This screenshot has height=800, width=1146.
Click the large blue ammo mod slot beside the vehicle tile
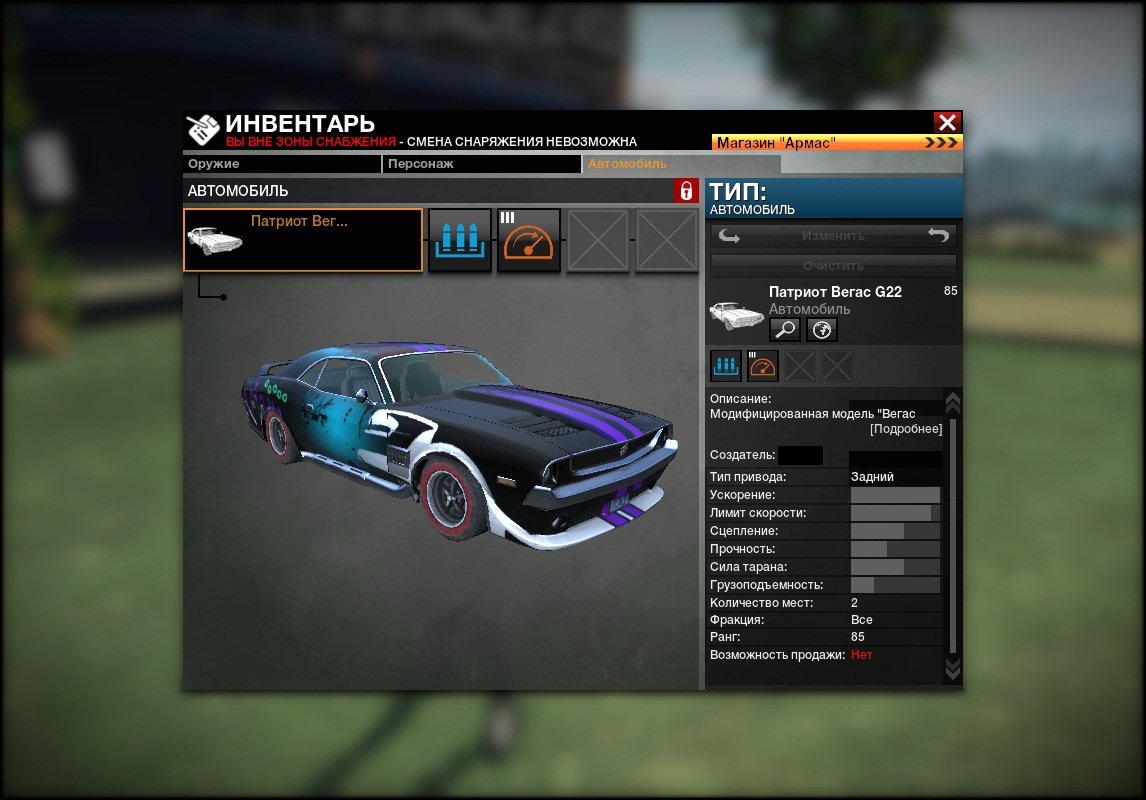(460, 240)
